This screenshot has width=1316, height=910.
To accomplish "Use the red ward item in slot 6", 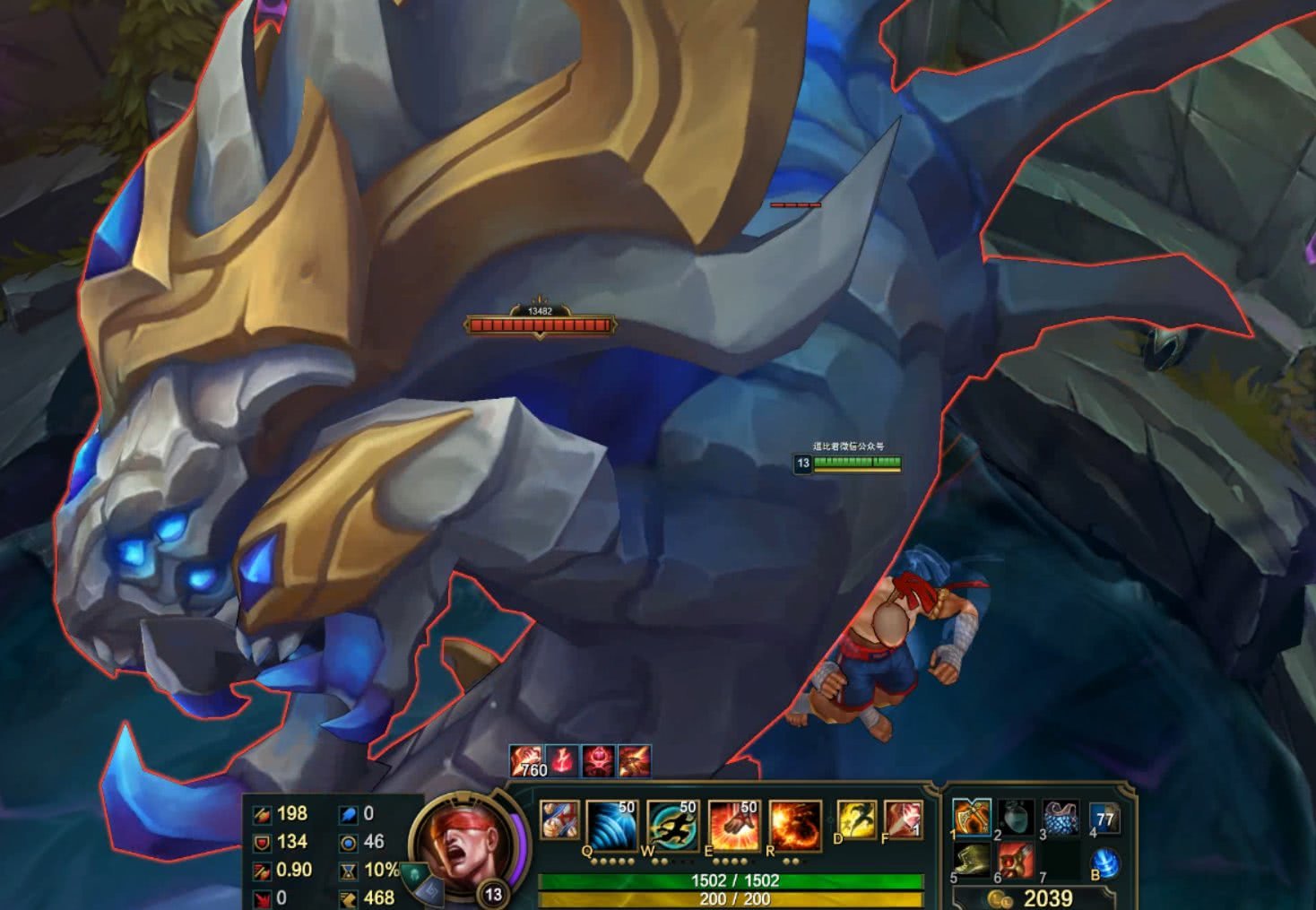I will click(1017, 860).
